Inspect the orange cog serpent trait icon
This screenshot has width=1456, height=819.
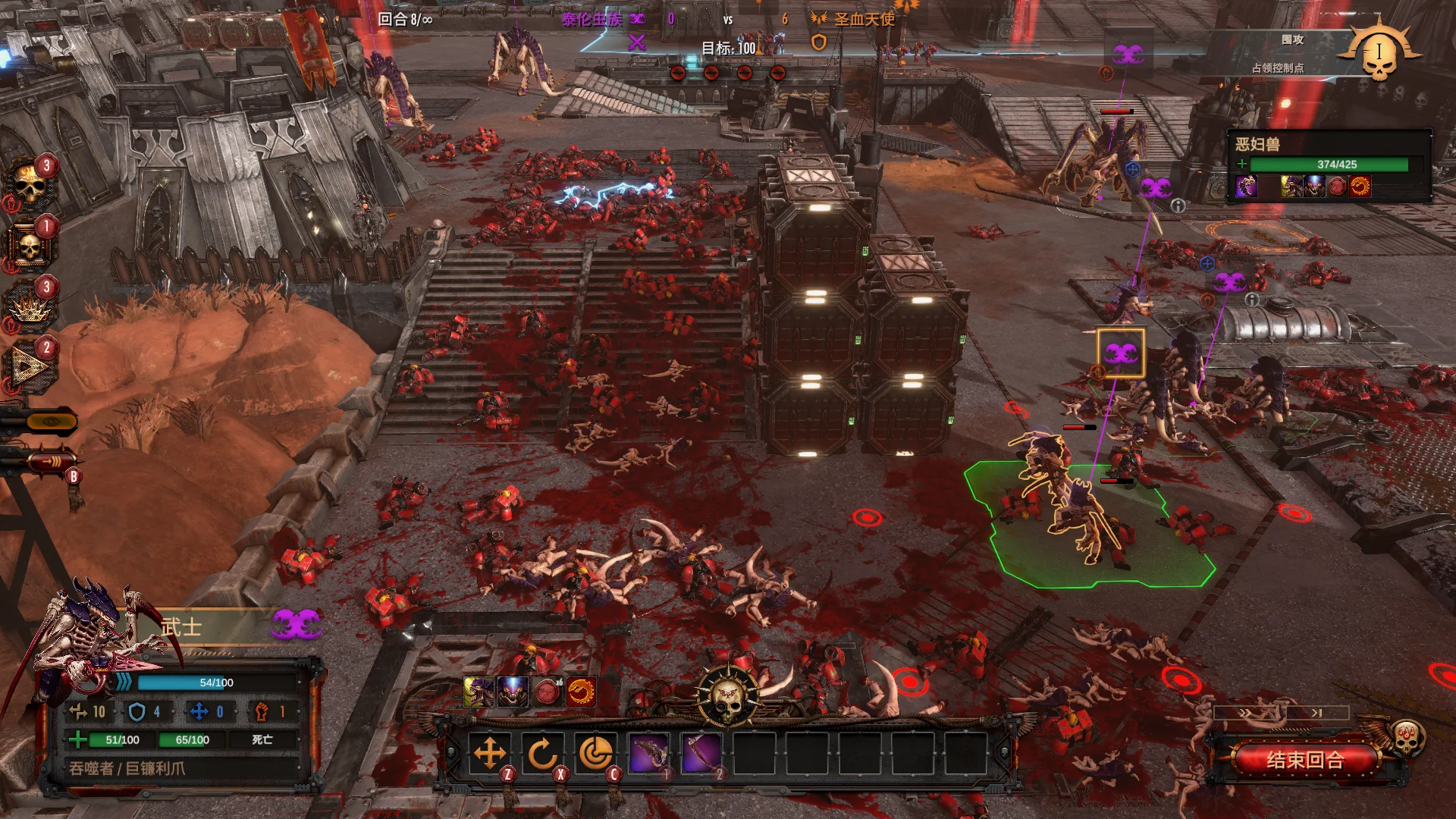tap(581, 692)
